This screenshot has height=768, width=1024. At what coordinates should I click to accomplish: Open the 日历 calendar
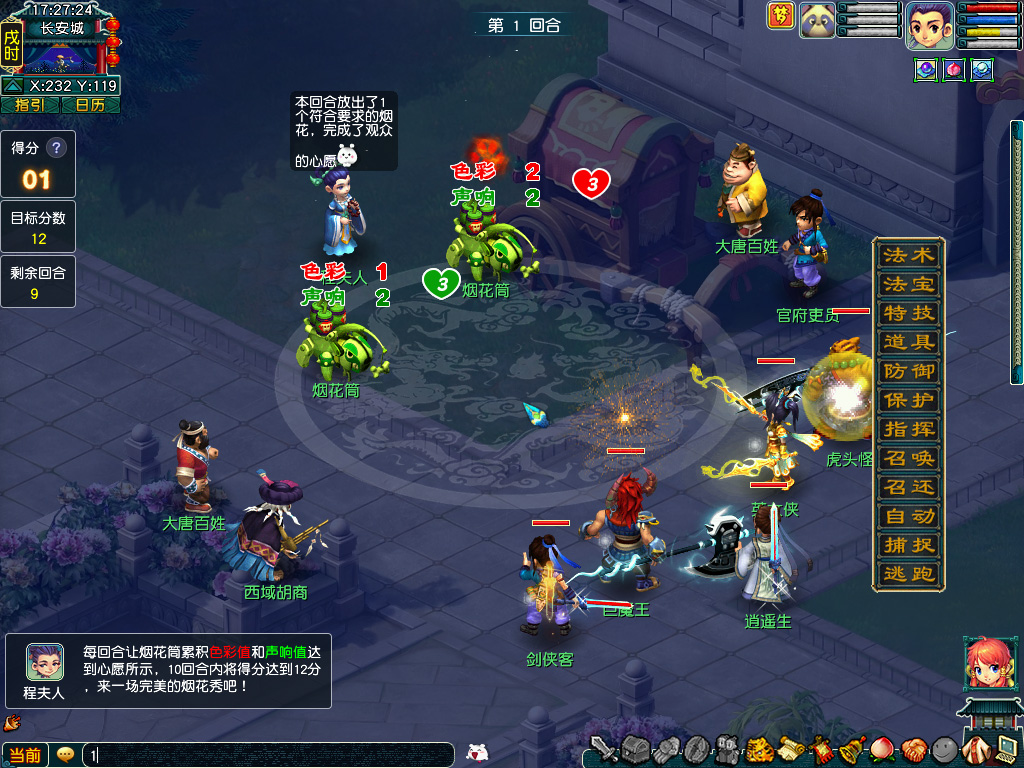90,105
